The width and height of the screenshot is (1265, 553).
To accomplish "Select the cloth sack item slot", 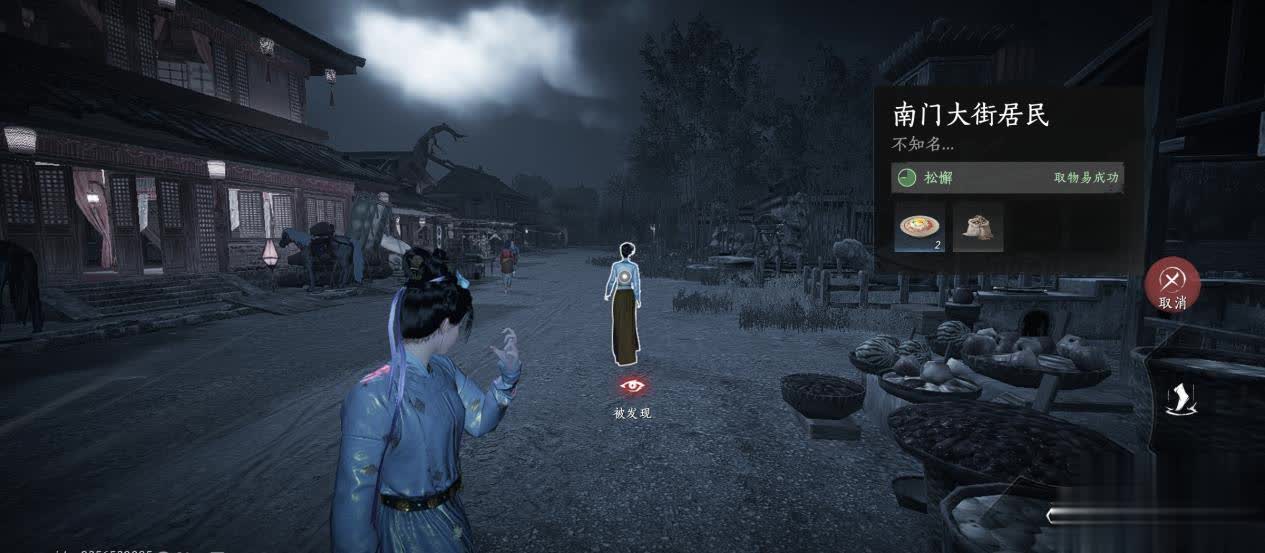I will [977, 226].
